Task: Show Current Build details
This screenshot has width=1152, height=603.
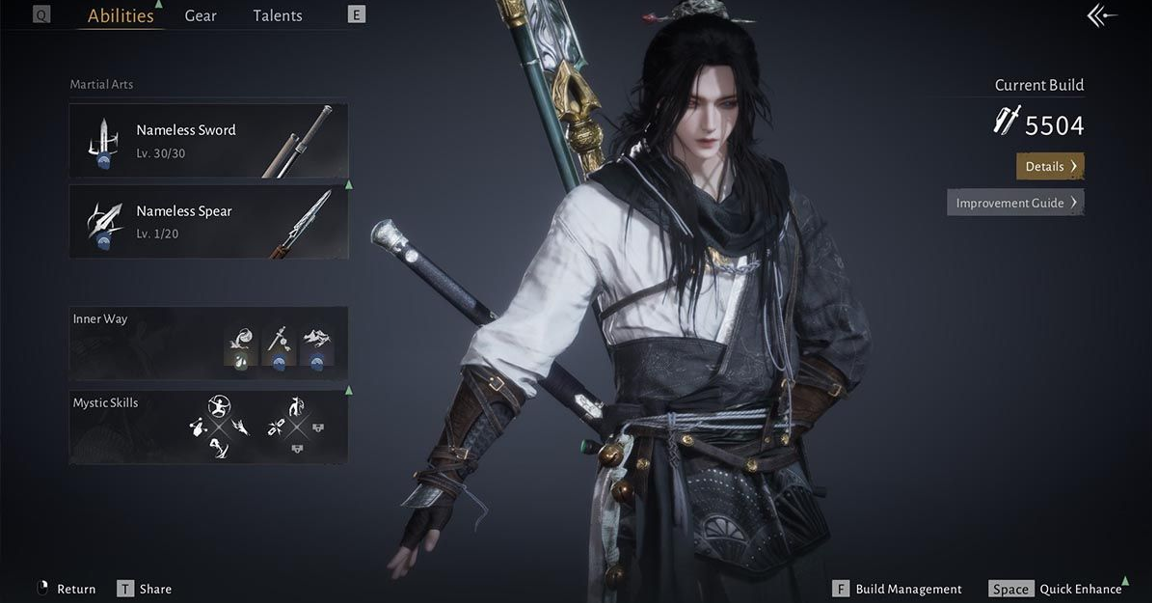Action: coord(1049,166)
